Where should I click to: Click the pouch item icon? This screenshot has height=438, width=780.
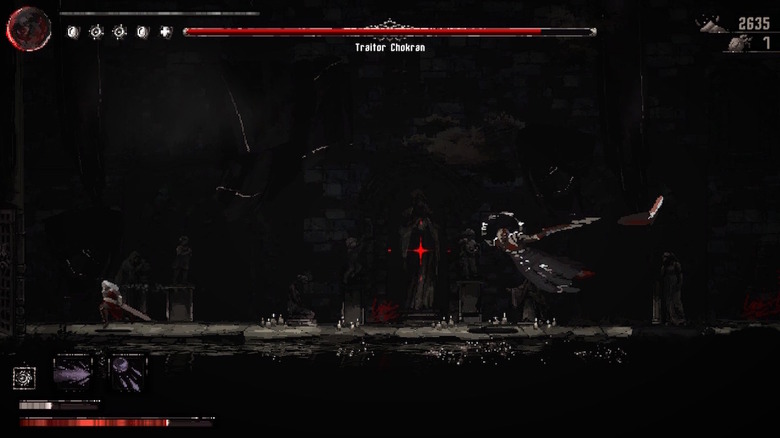click(x=738, y=44)
